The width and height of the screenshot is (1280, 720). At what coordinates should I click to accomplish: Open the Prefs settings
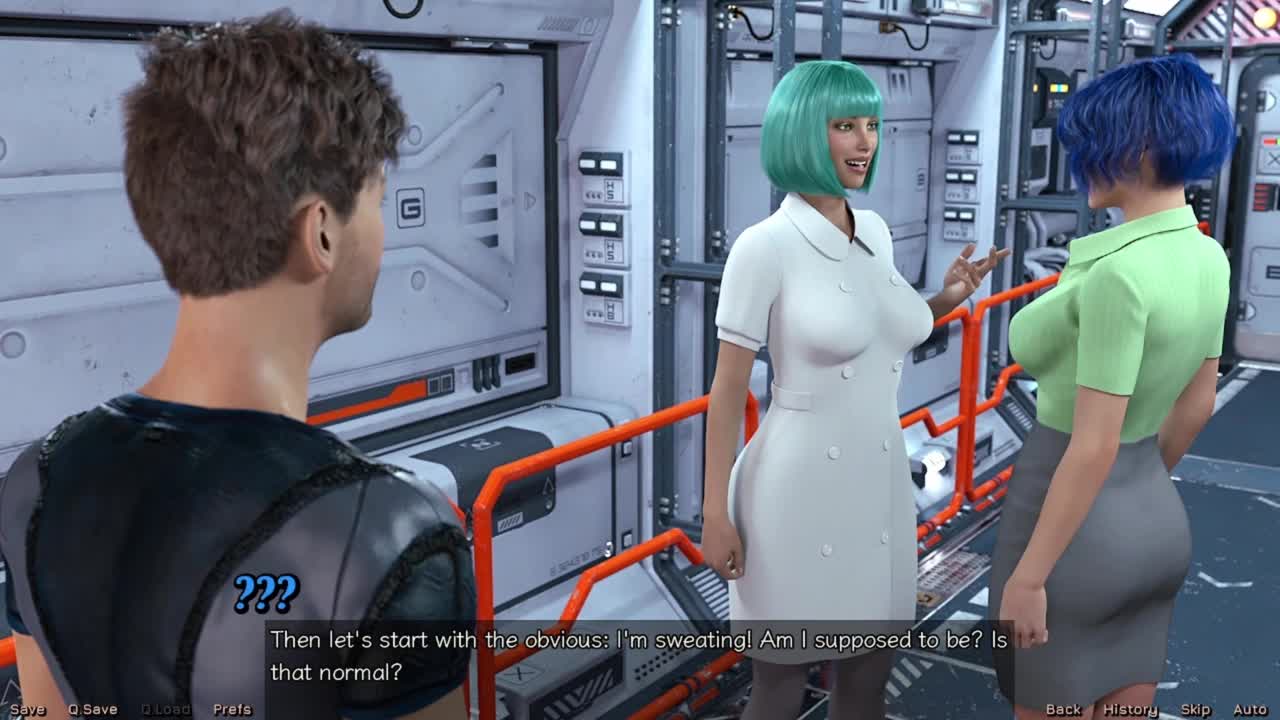[x=232, y=709]
